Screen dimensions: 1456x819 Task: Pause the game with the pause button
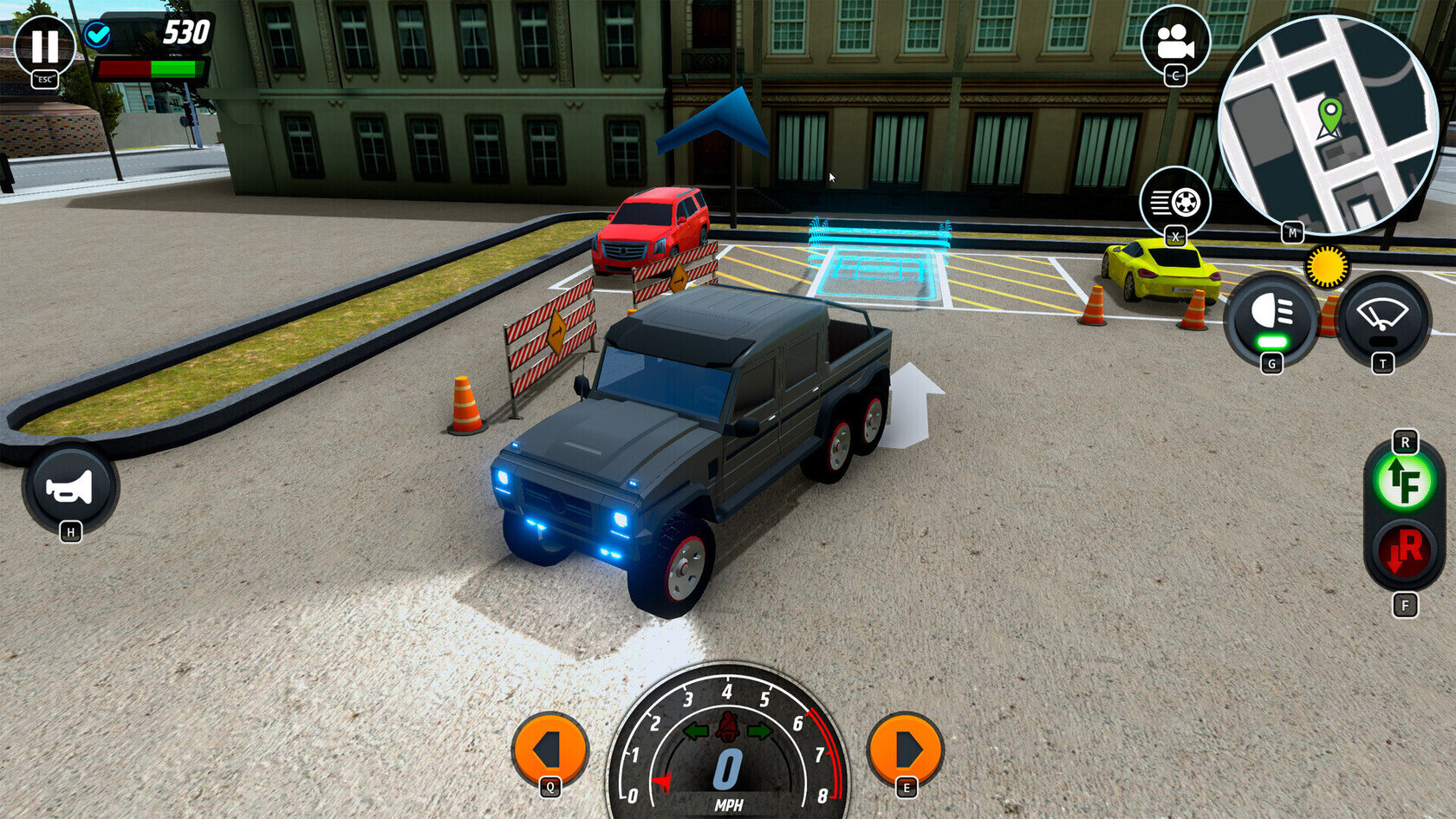(44, 46)
